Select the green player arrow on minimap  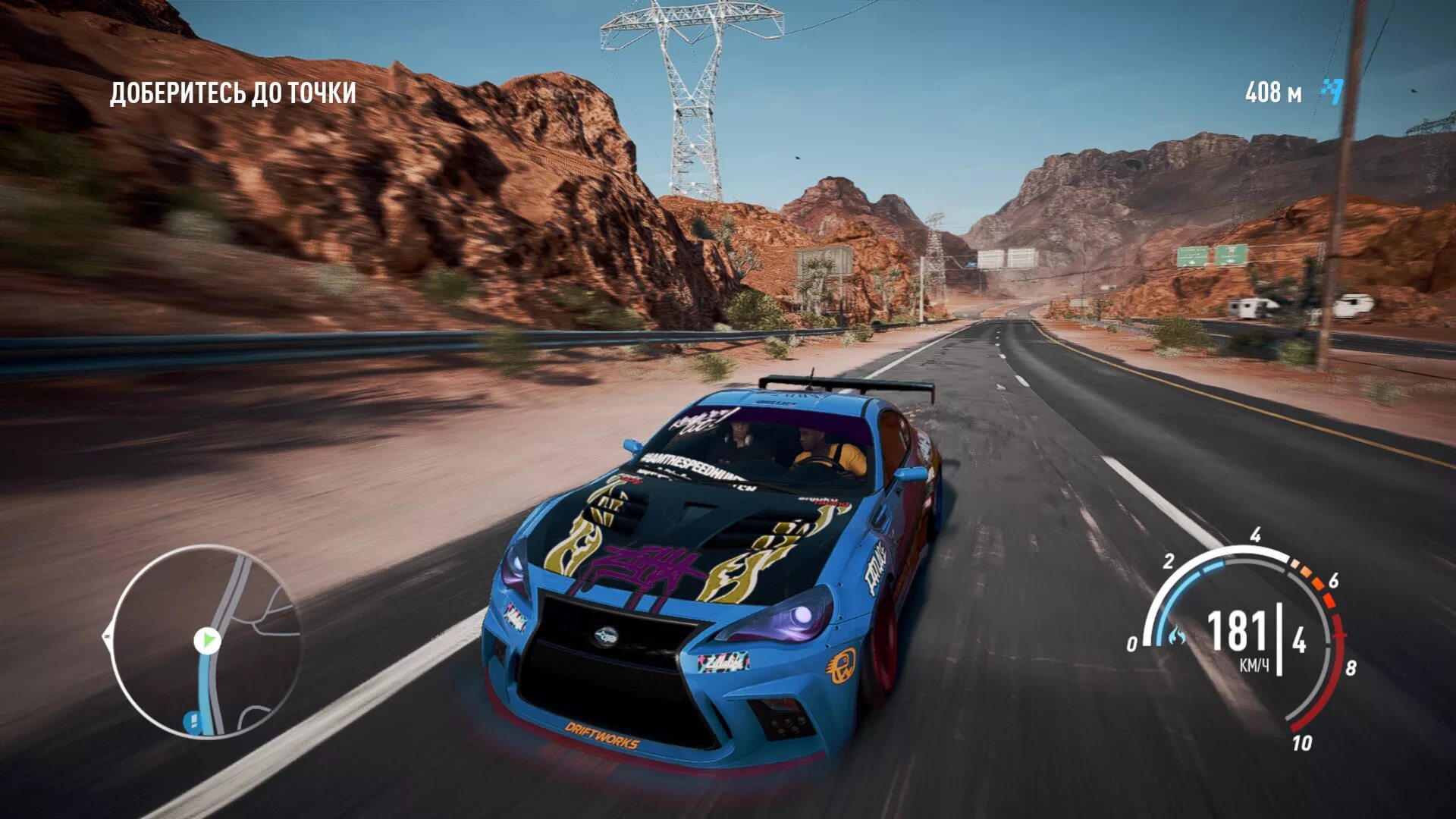(206, 641)
